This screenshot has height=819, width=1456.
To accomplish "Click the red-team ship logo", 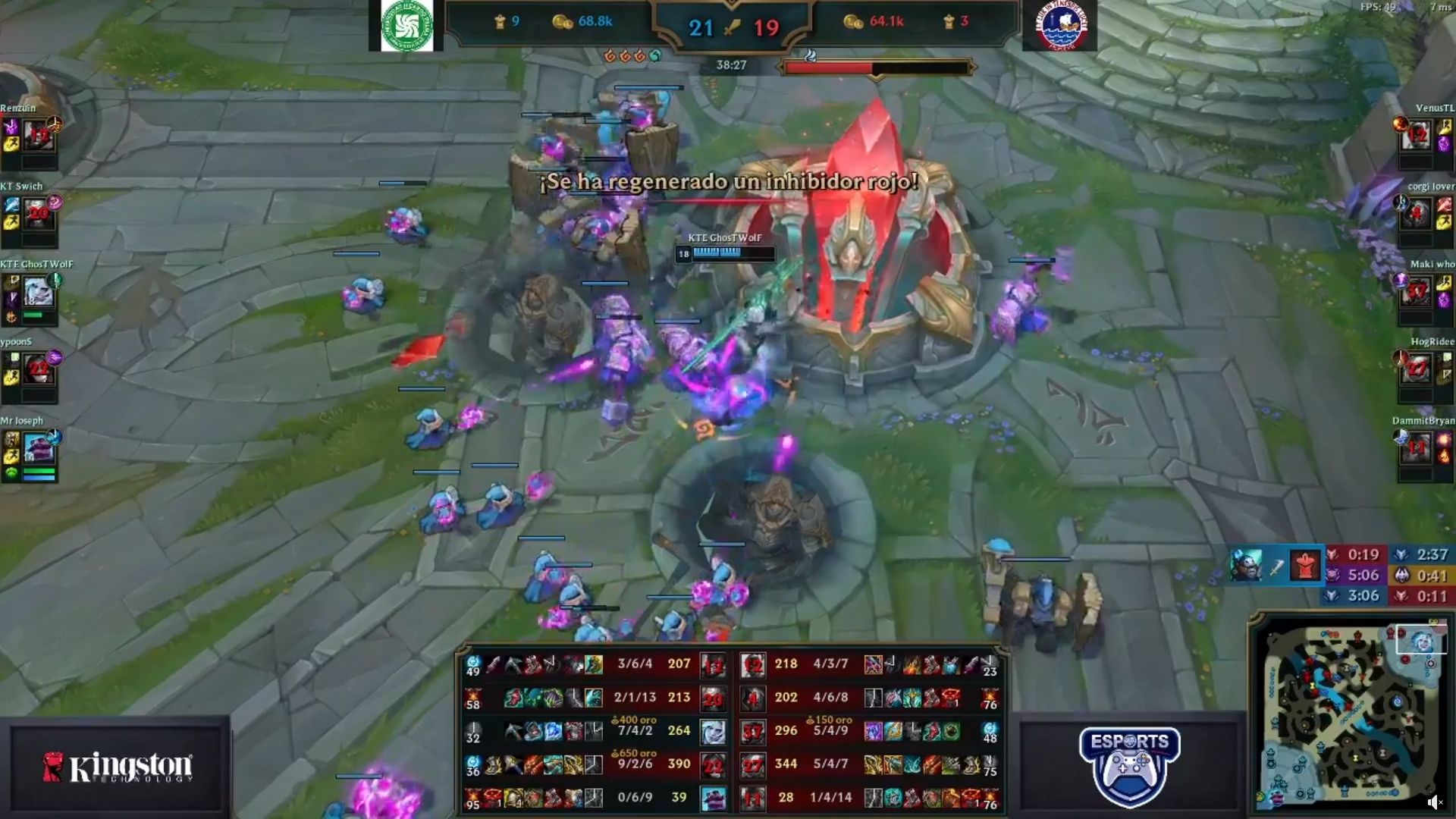I will tap(1060, 25).
